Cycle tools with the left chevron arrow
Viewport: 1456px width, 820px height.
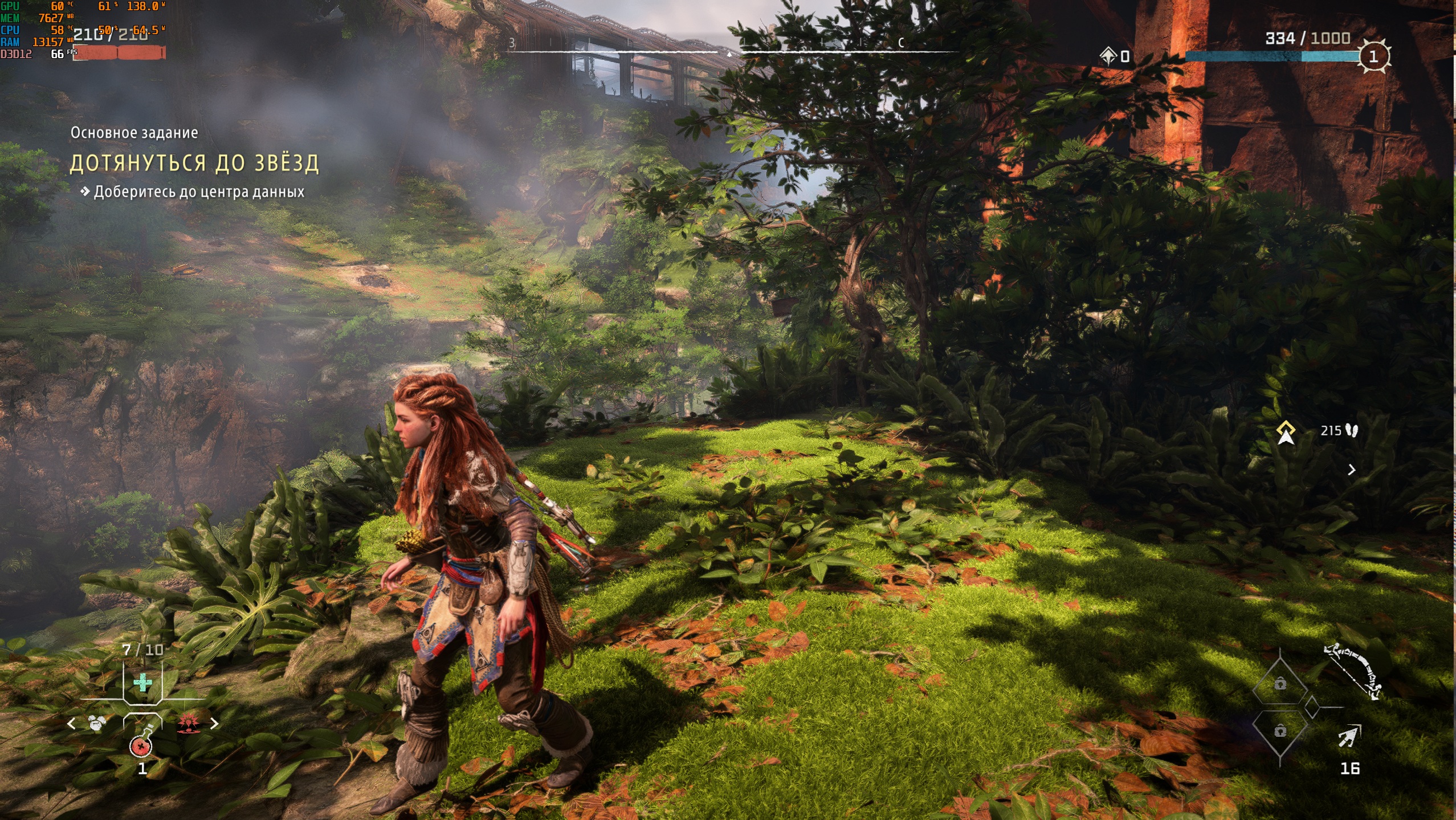[71, 724]
